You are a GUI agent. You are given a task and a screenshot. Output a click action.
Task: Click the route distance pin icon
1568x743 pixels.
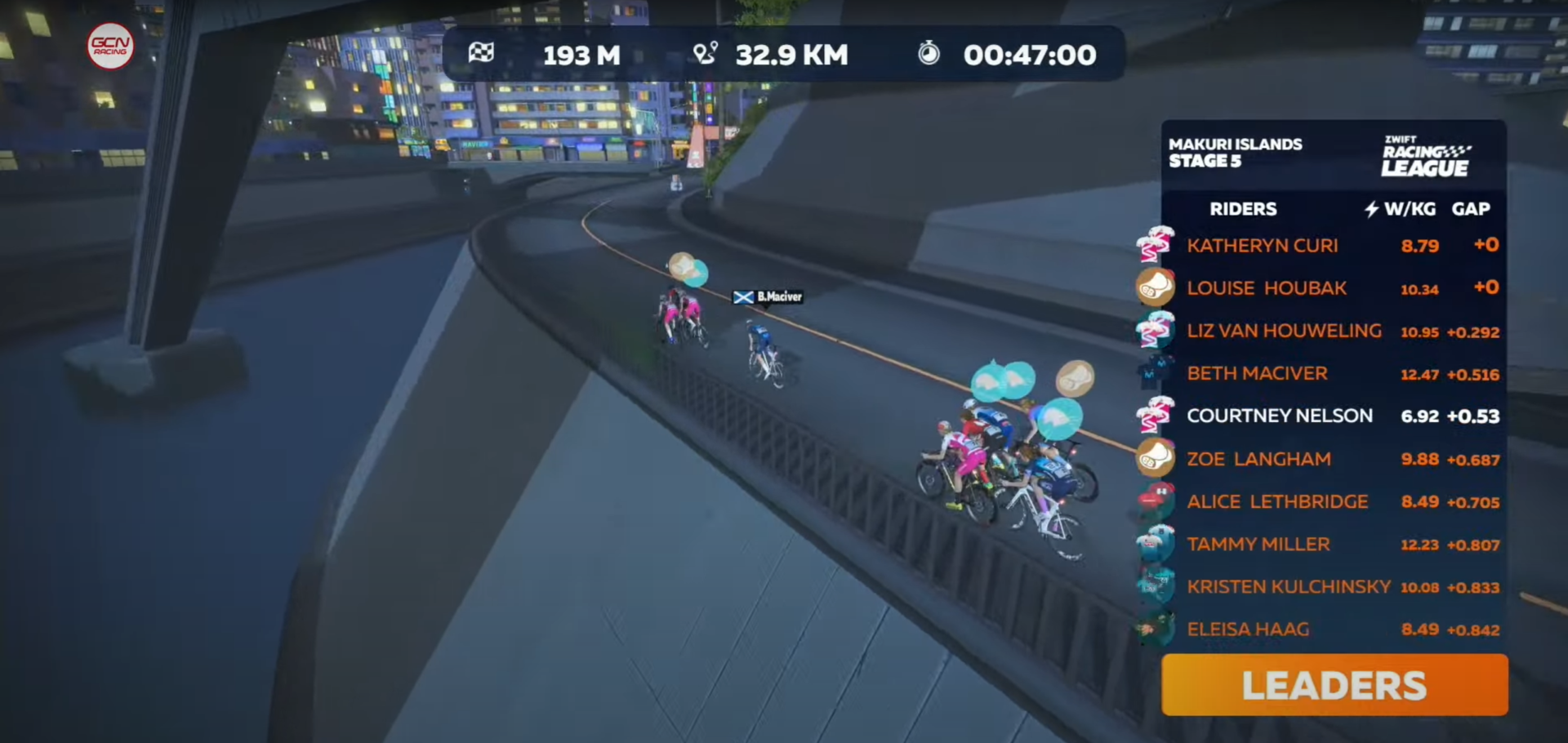pyautogui.click(x=707, y=54)
